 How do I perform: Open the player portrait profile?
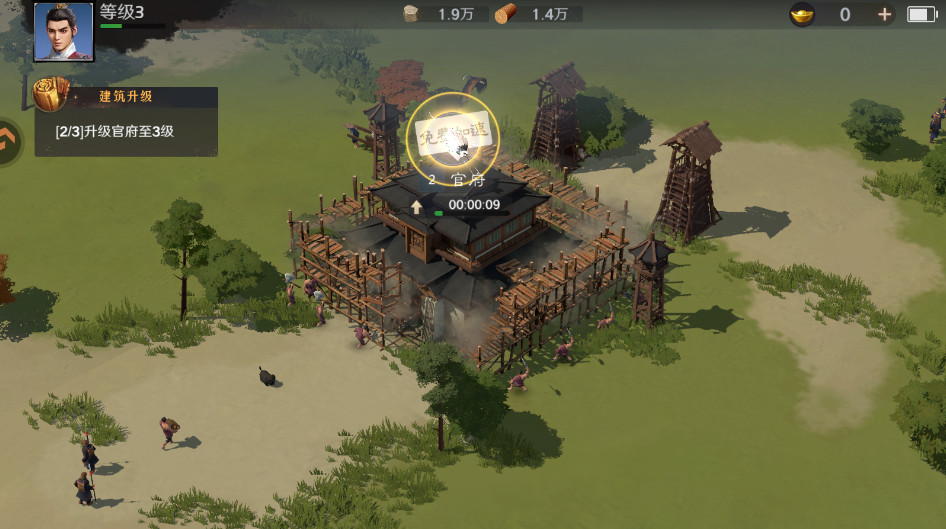(x=64, y=32)
